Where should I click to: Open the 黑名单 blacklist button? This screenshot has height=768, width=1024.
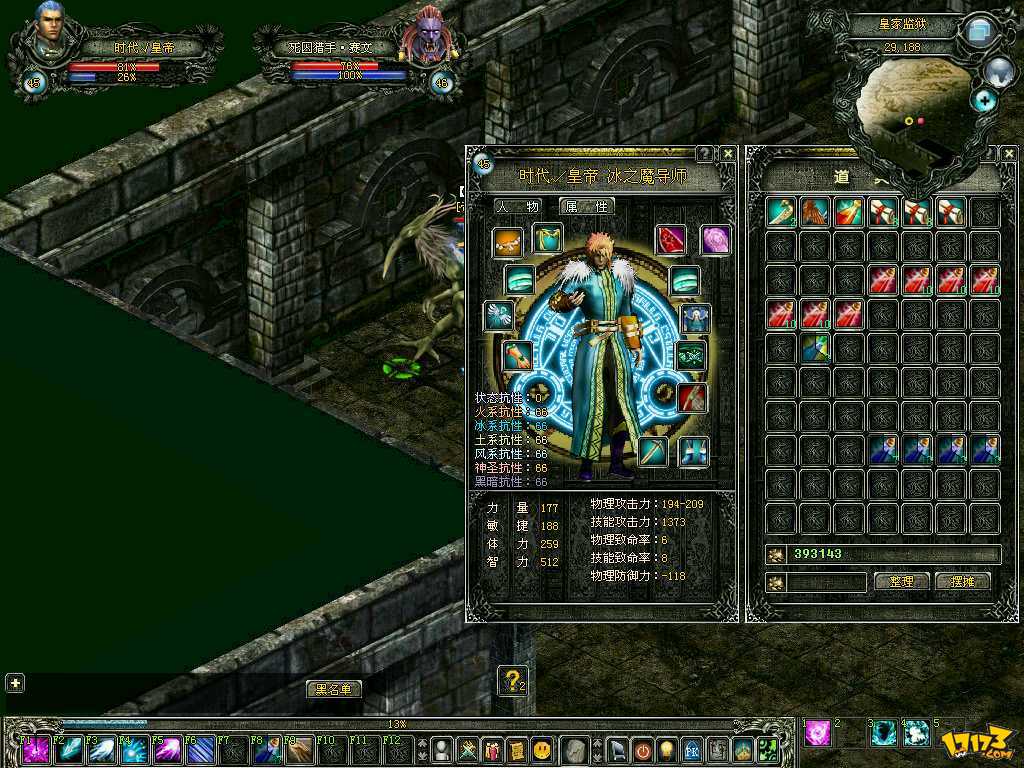click(x=334, y=689)
